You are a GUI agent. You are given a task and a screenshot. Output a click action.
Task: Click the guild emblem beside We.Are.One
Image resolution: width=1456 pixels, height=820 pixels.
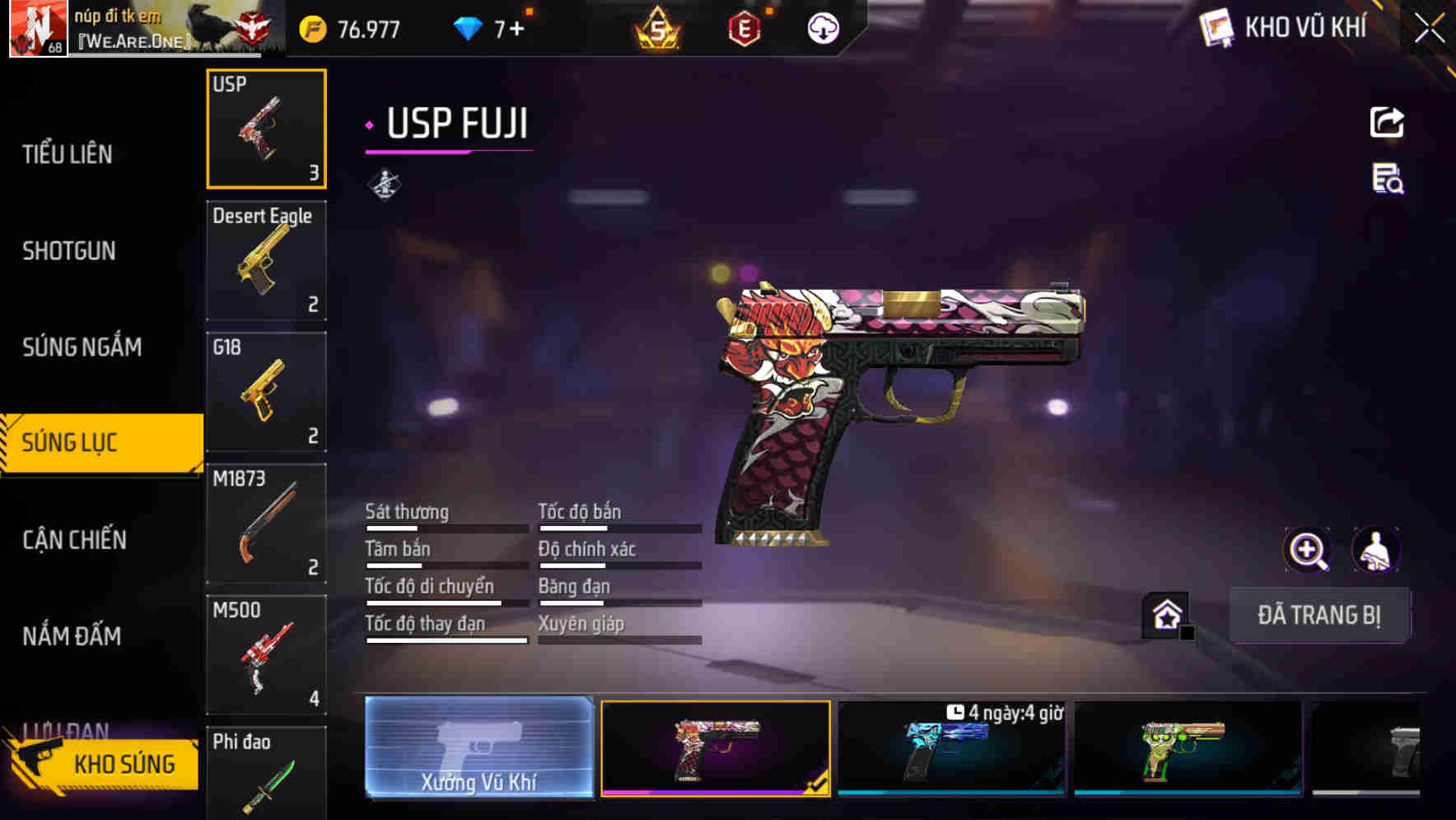255,27
